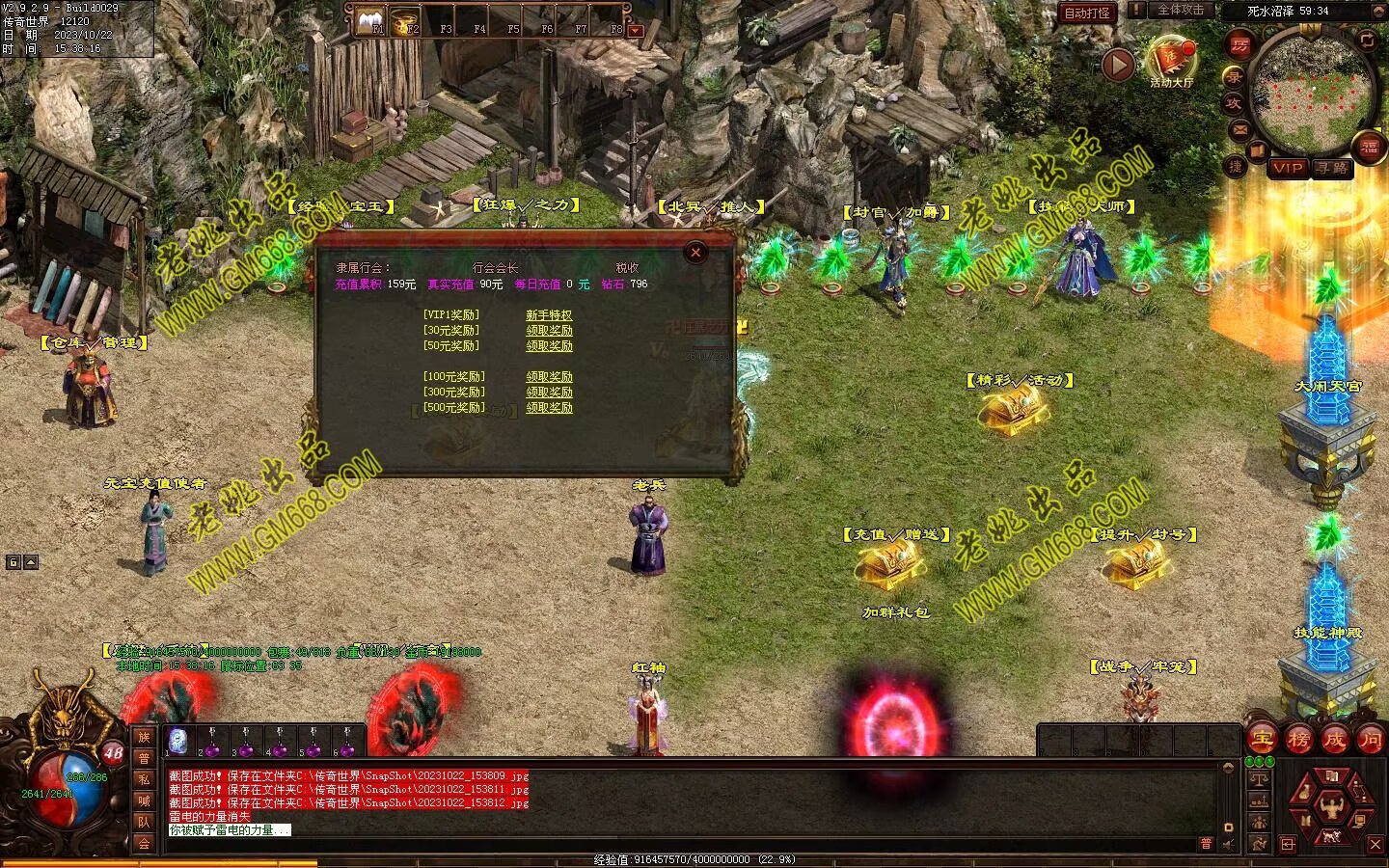Open the 新手特权 newbie privilege link
This screenshot has width=1389, height=868.
pyautogui.click(x=549, y=315)
